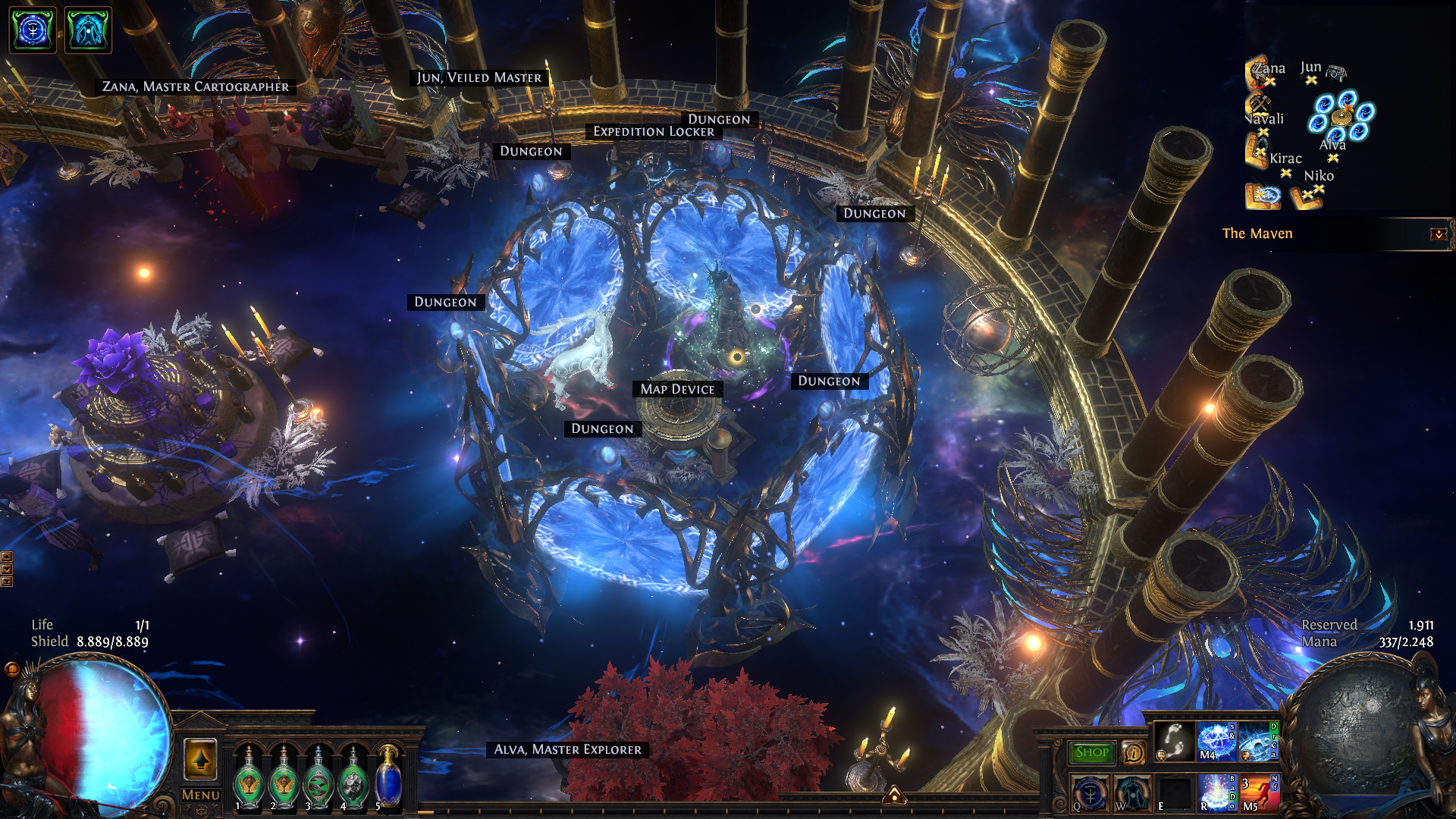The width and height of the screenshot is (1456, 819).
Task: Expand The Maven tracker dropdown arrow
Action: click(1438, 234)
